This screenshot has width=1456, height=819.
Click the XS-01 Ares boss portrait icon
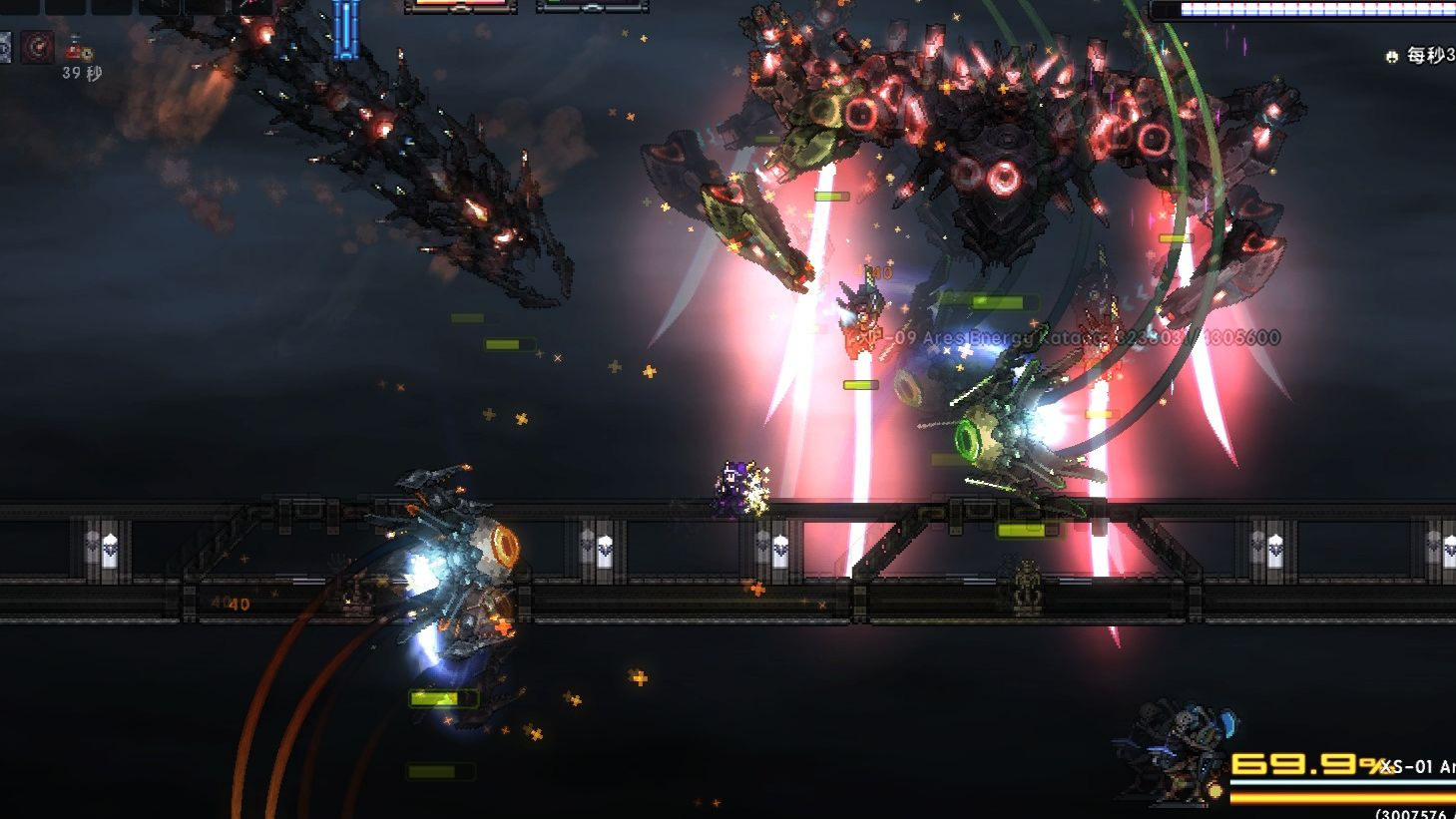pyautogui.click(x=1178, y=755)
